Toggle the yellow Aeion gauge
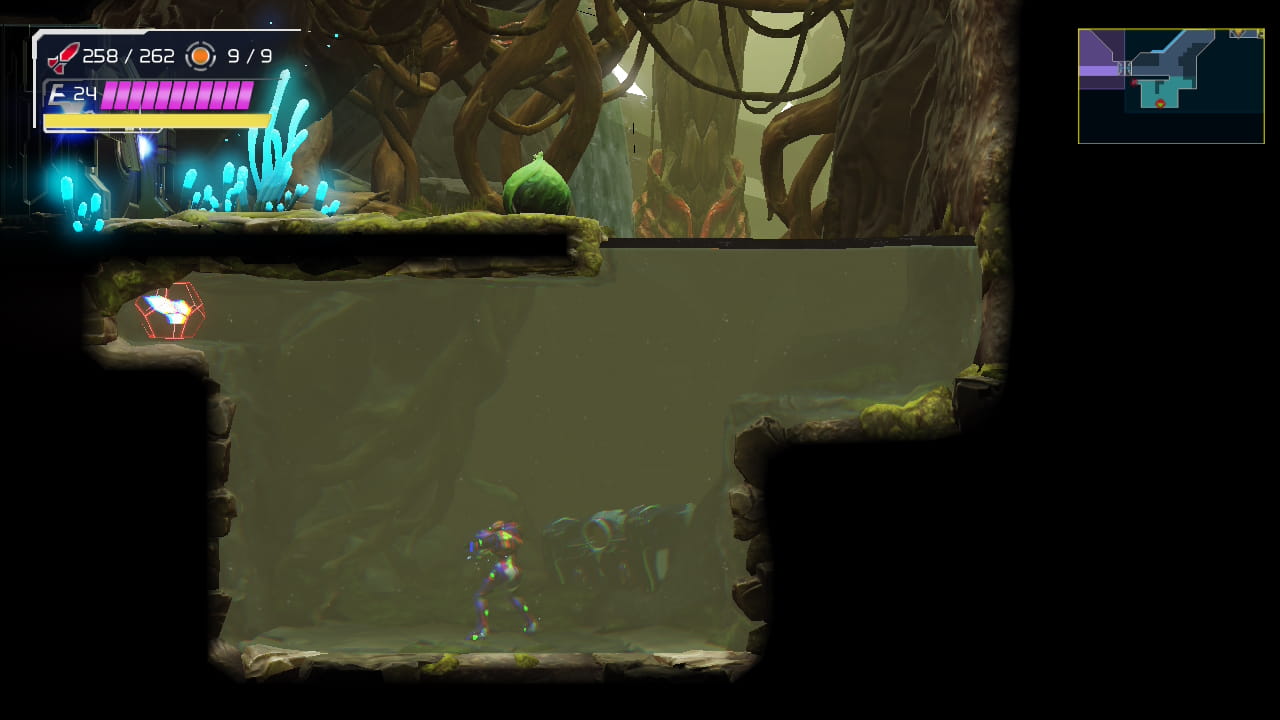 pos(155,120)
